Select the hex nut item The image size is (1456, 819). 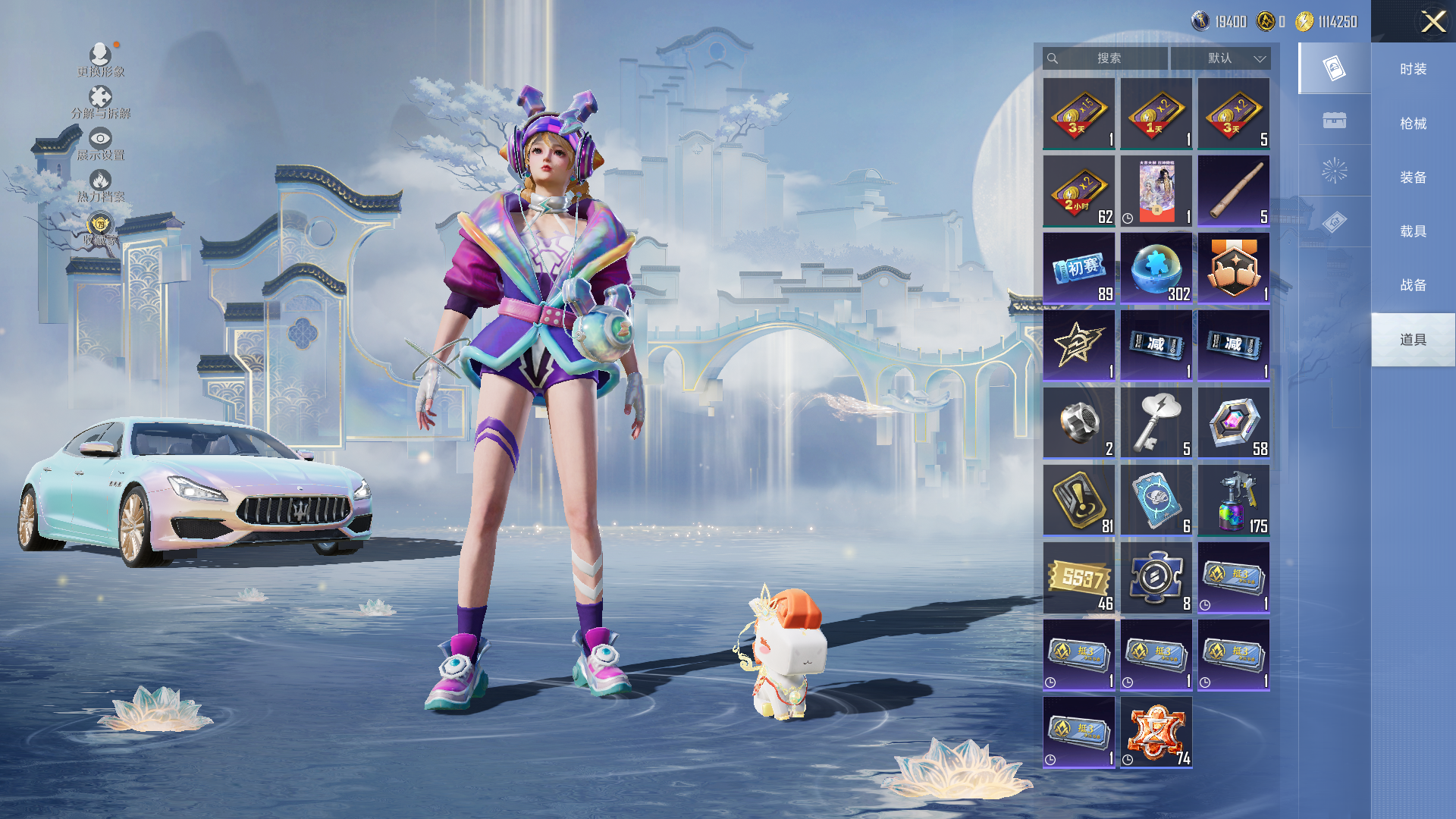(1078, 423)
